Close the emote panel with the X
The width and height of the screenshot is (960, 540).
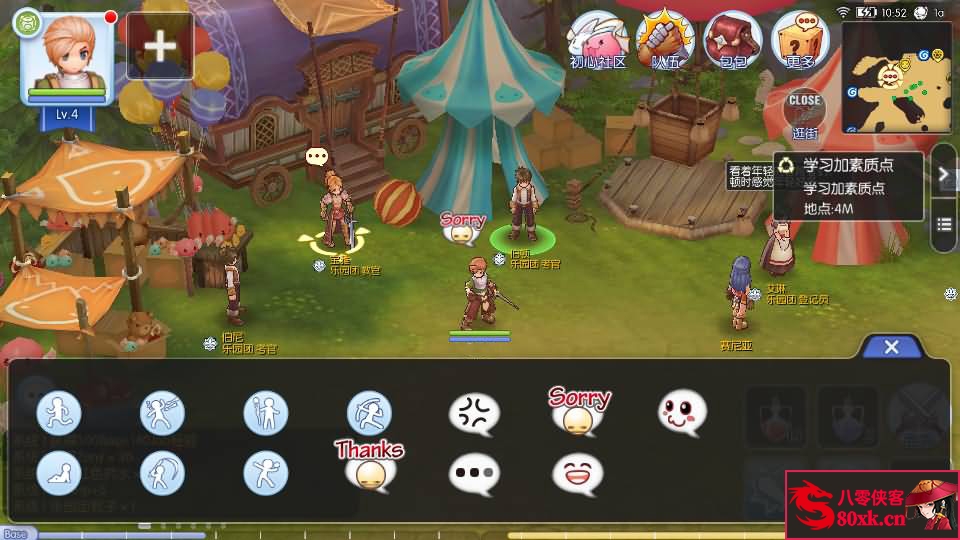click(x=892, y=347)
